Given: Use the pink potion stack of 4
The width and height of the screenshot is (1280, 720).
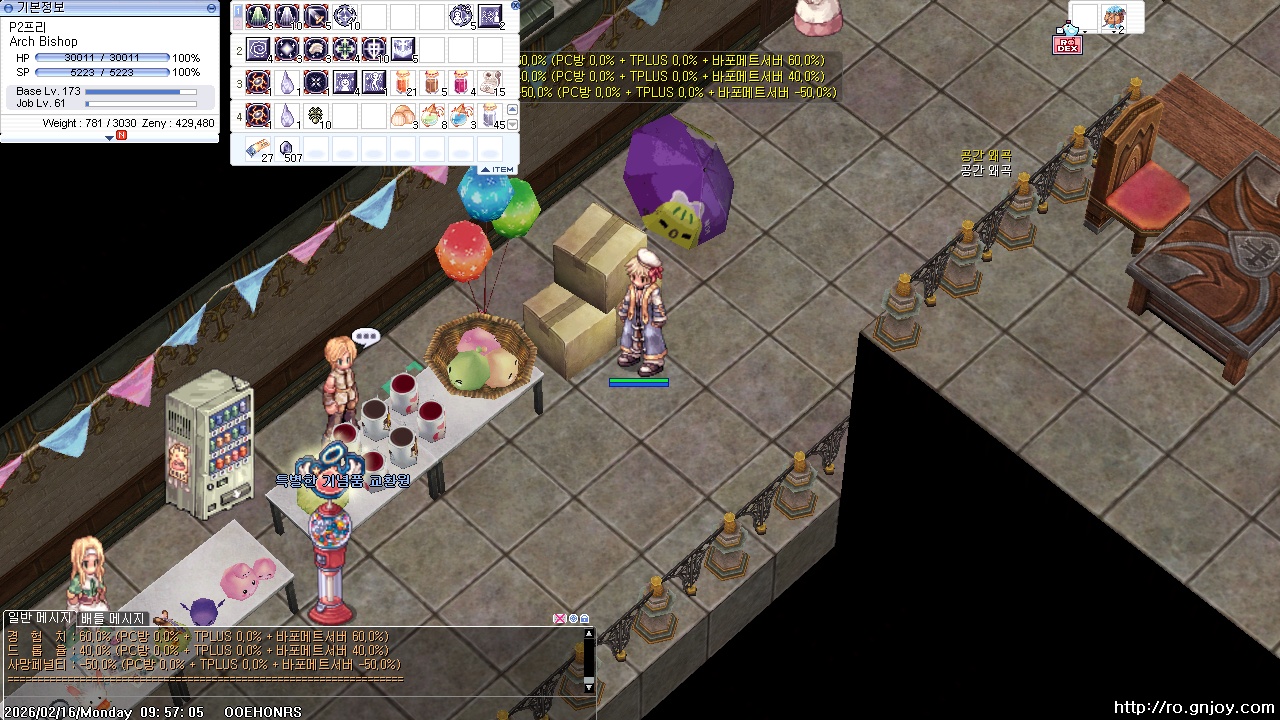Looking at the screenshot, I should pyautogui.click(x=462, y=82).
